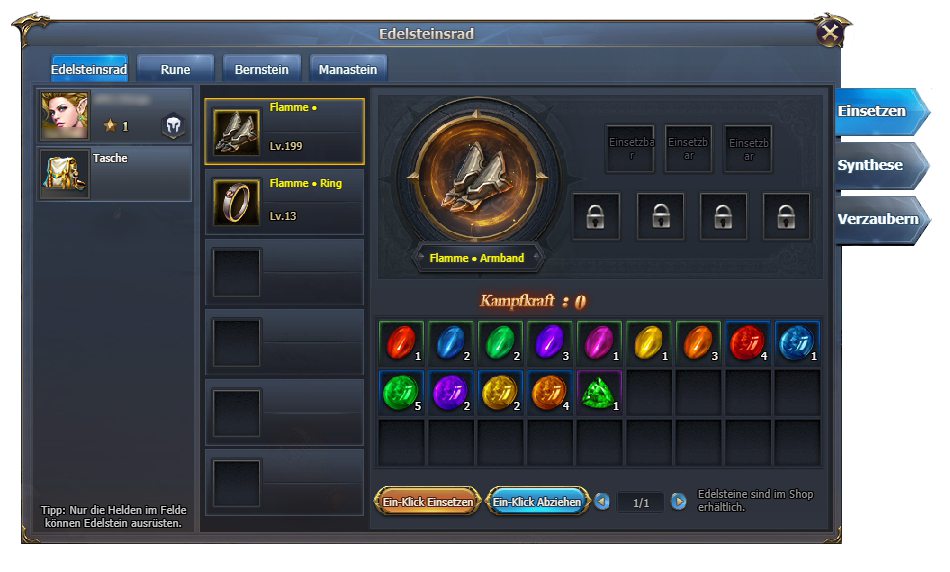Select the round blue gem with count 1
The height and width of the screenshot is (572, 950).
coord(797,342)
